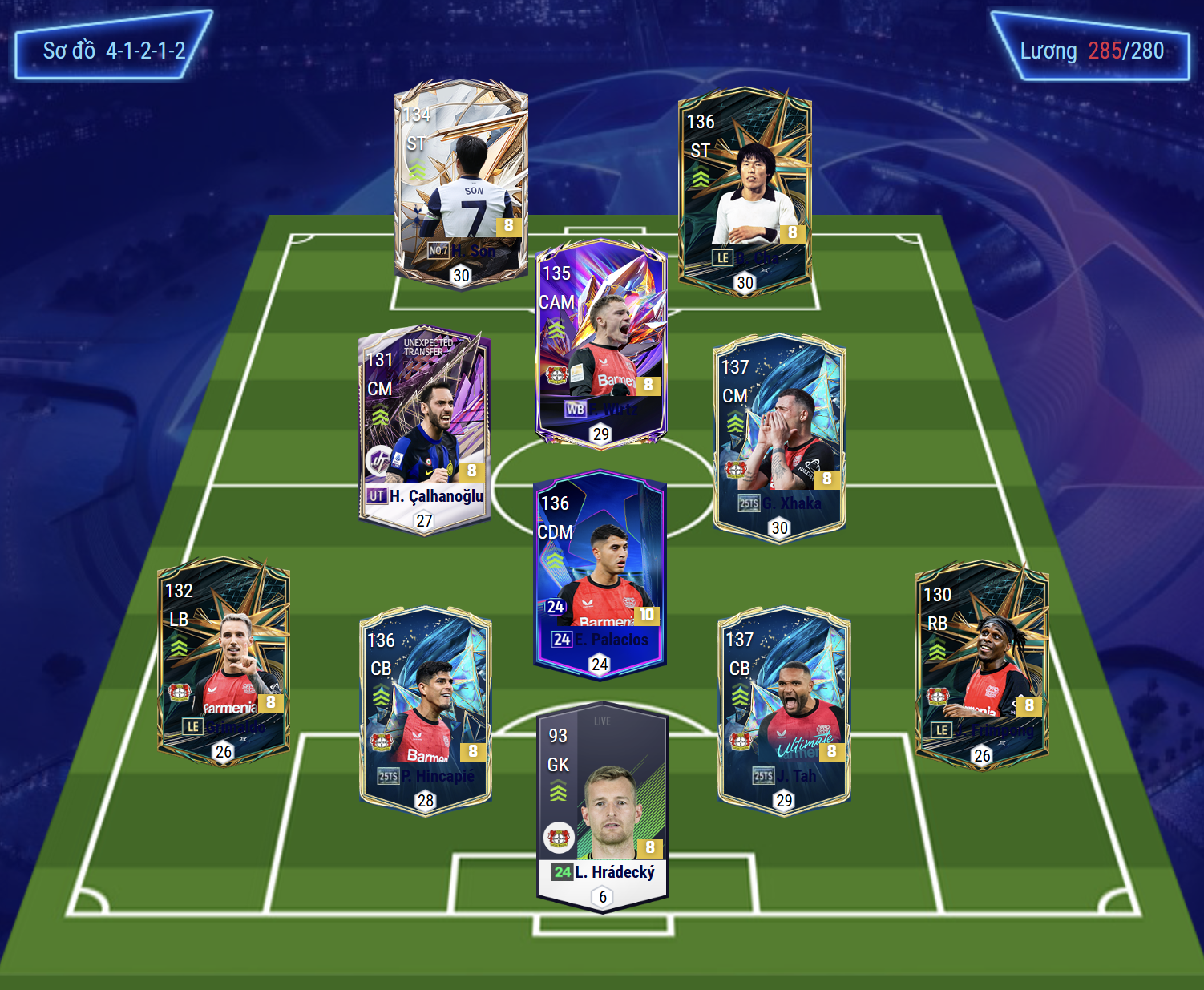The width and height of the screenshot is (1204, 990).
Task: Choose the 135 CAM Wirtz card
Action: coord(601,342)
